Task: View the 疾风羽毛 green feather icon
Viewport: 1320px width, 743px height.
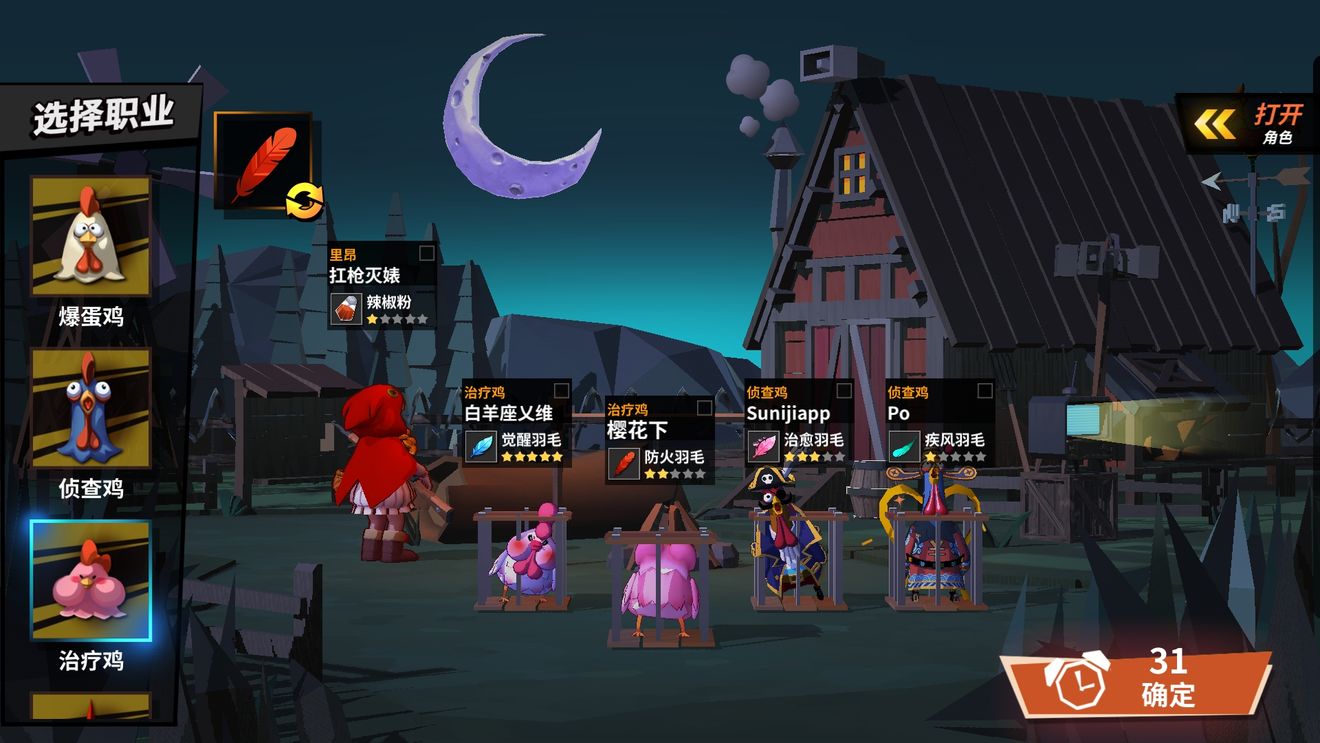Action: pos(904,446)
